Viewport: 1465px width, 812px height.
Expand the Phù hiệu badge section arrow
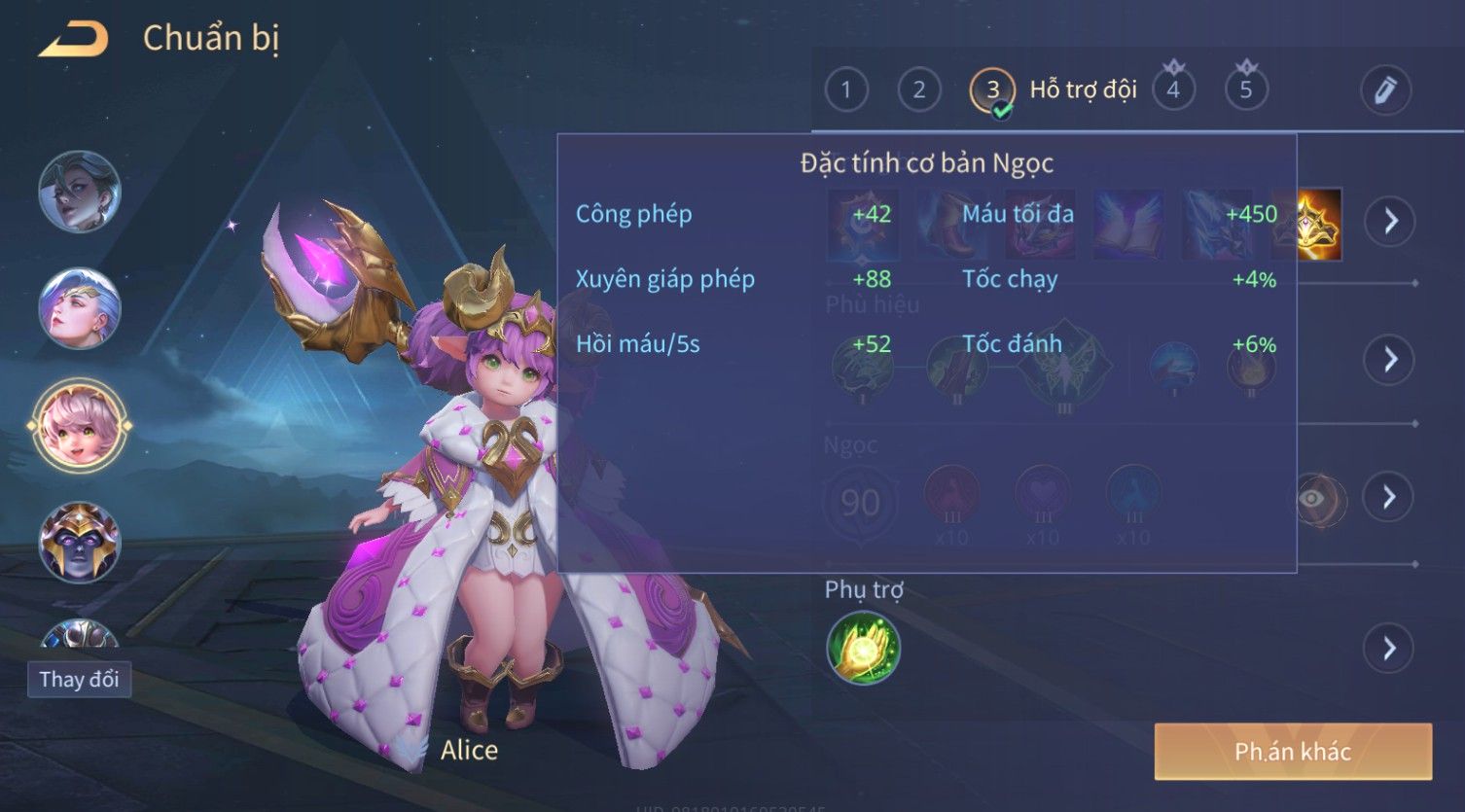tap(1389, 360)
